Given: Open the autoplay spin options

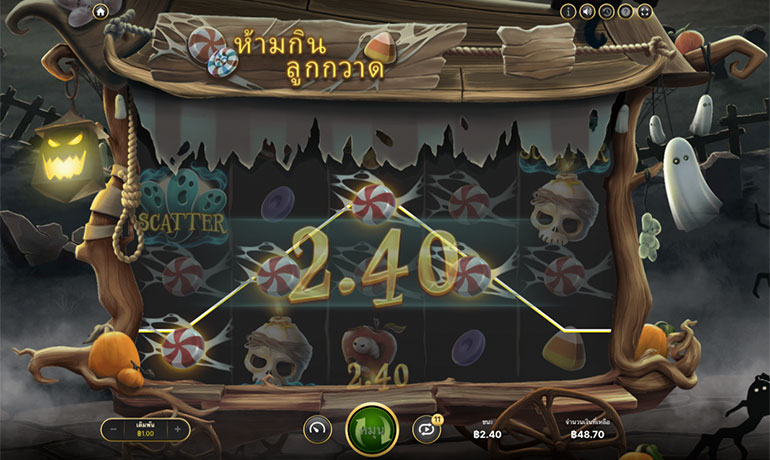Looking at the screenshot, I should (x=426, y=429).
